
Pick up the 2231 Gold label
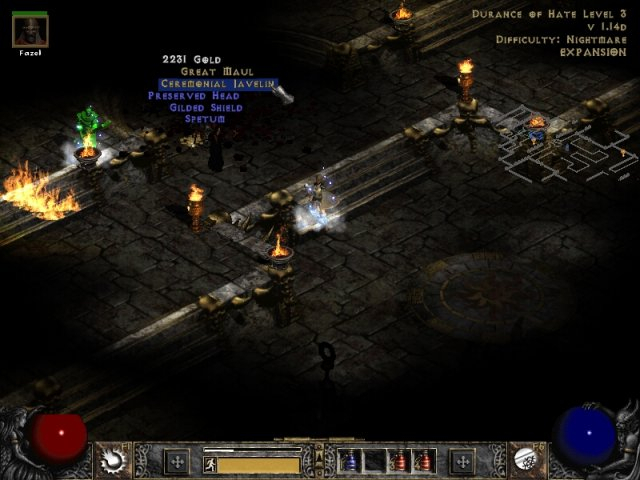[192, 60]
